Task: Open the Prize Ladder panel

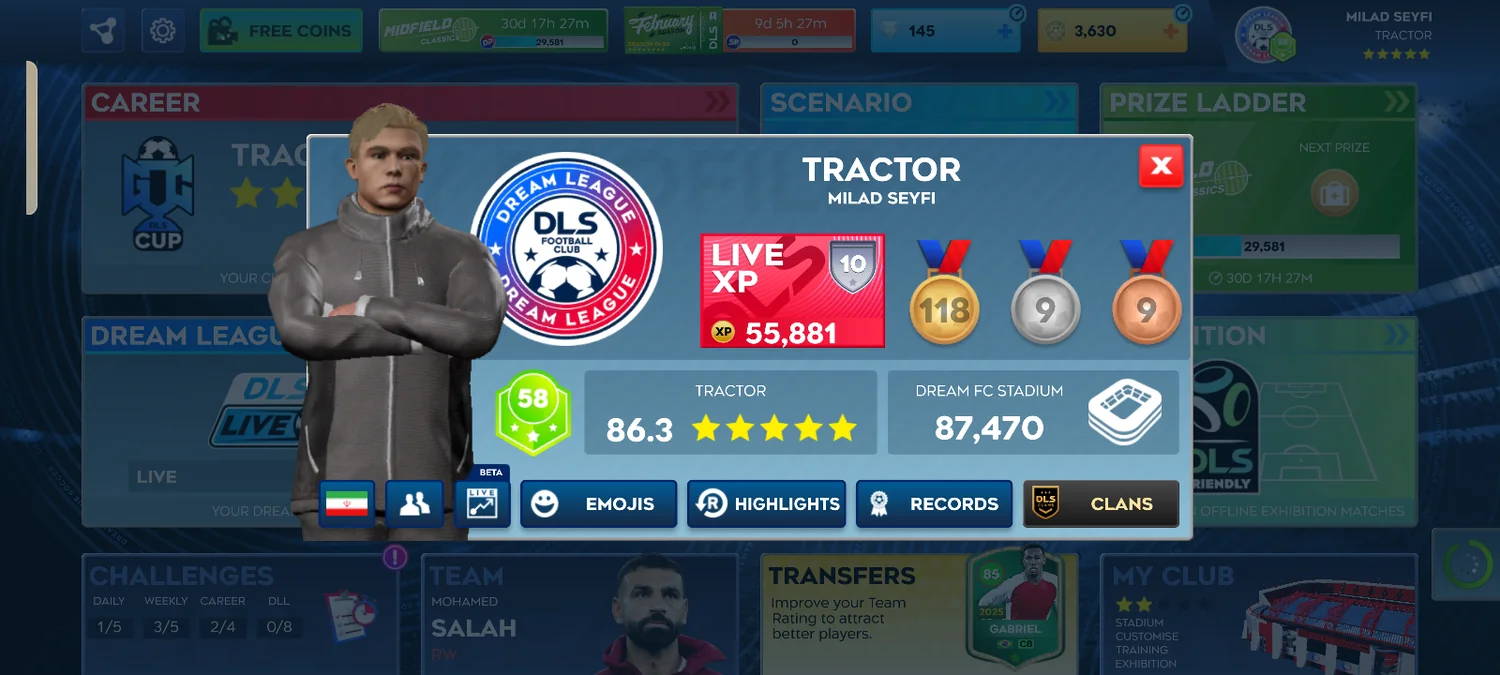Action: coord(1258,188)
